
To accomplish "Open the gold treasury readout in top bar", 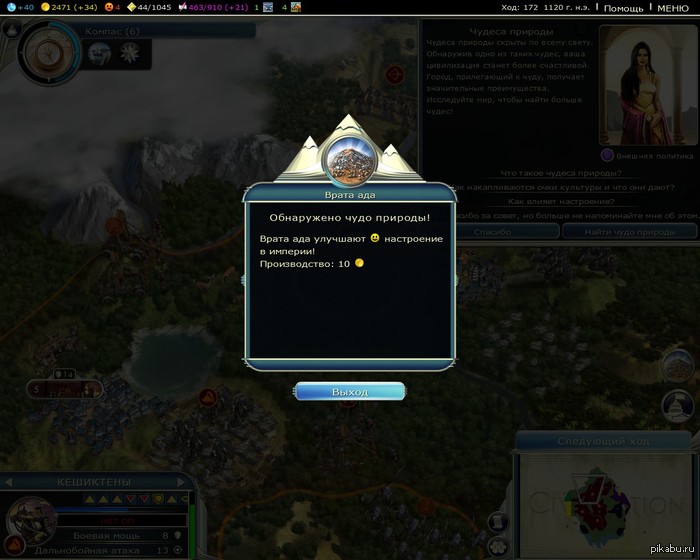I will pos(68,8).
